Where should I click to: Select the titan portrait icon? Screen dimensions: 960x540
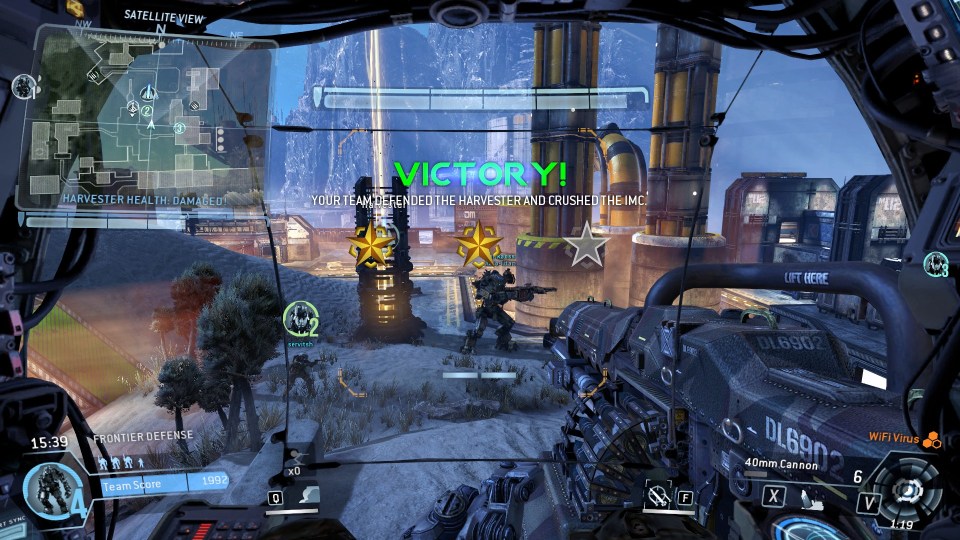pyautogui.click(x=48, y=489)
